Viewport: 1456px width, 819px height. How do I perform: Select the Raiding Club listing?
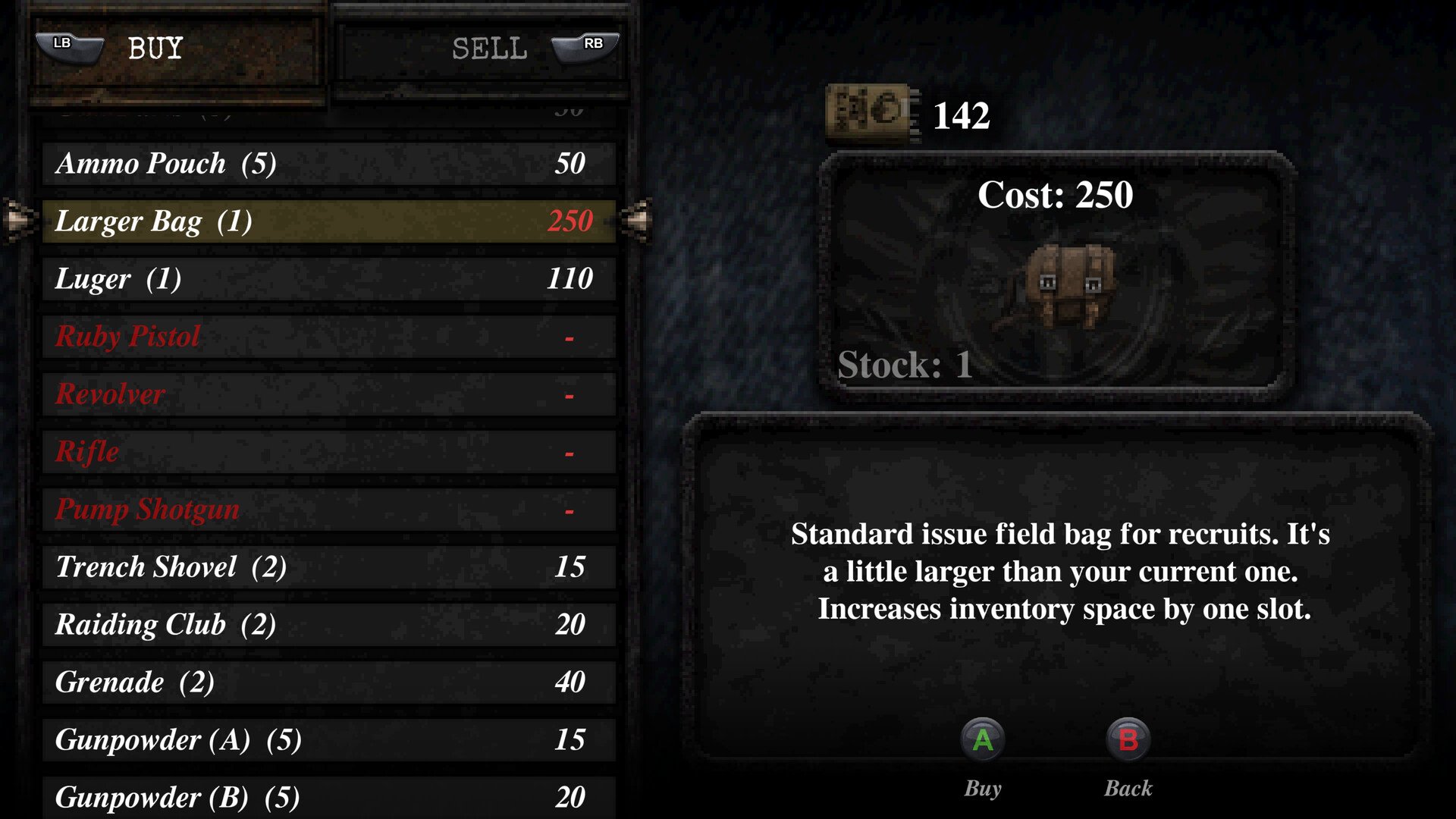coord(328,625)
